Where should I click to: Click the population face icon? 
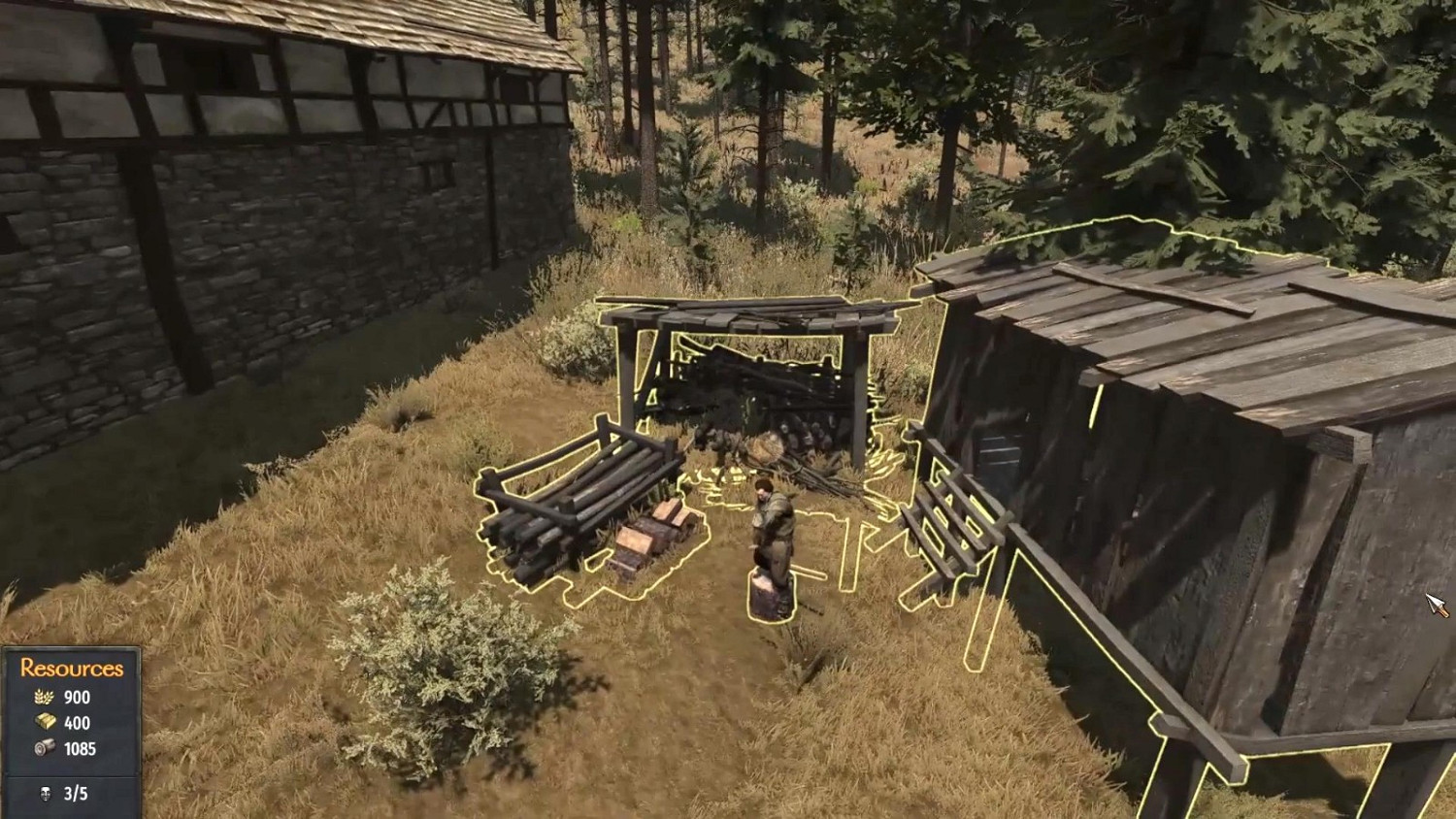point(45,793)
